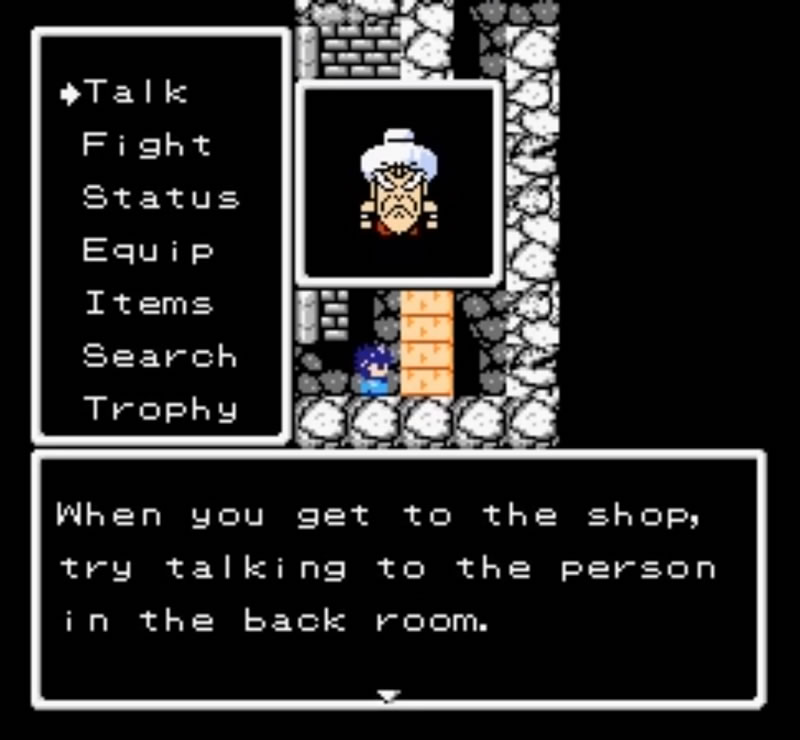
Task: Choose the Search command
Action: [159, 356]
